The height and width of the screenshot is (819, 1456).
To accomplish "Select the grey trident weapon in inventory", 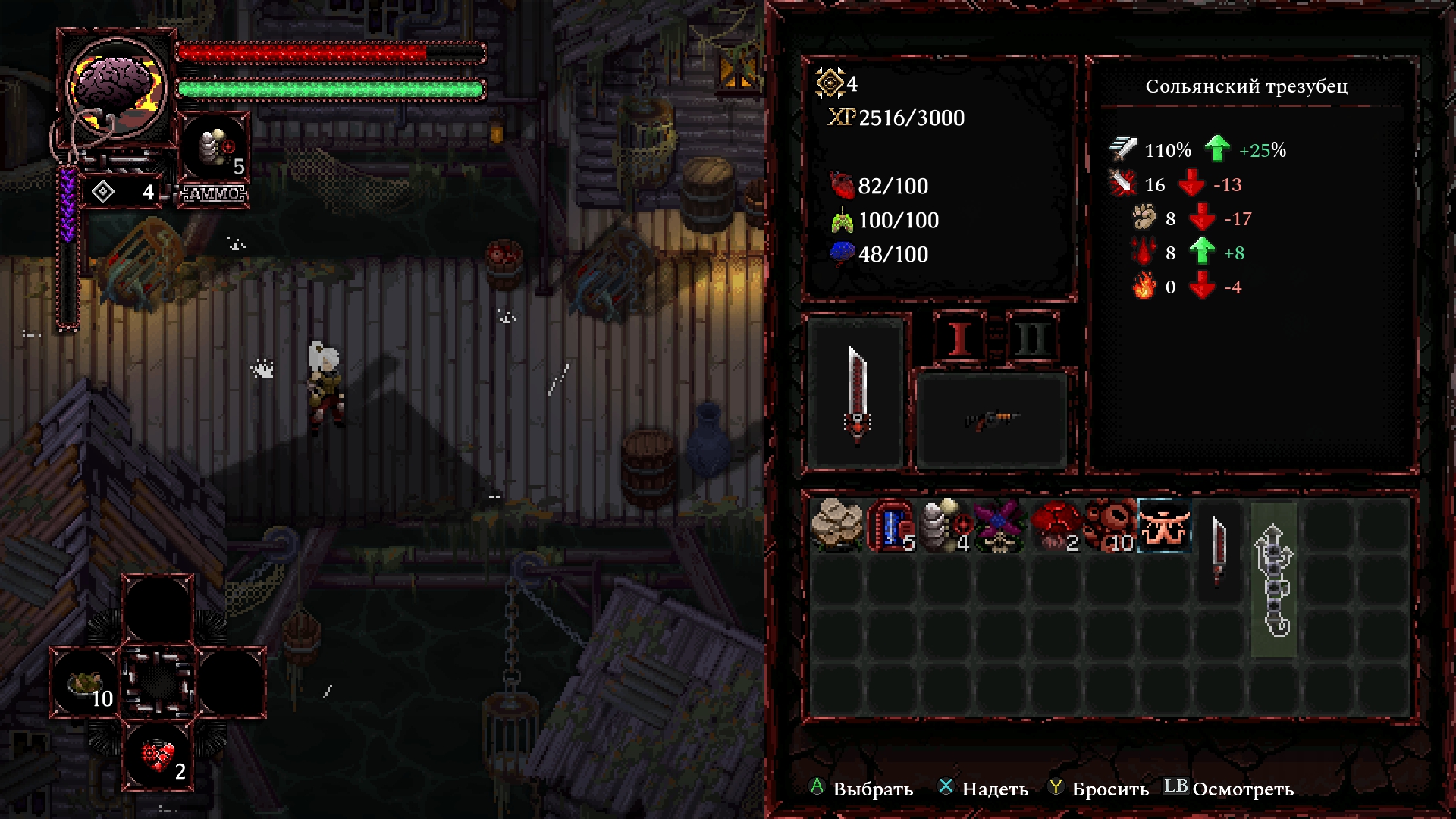I will (1273, 579).
